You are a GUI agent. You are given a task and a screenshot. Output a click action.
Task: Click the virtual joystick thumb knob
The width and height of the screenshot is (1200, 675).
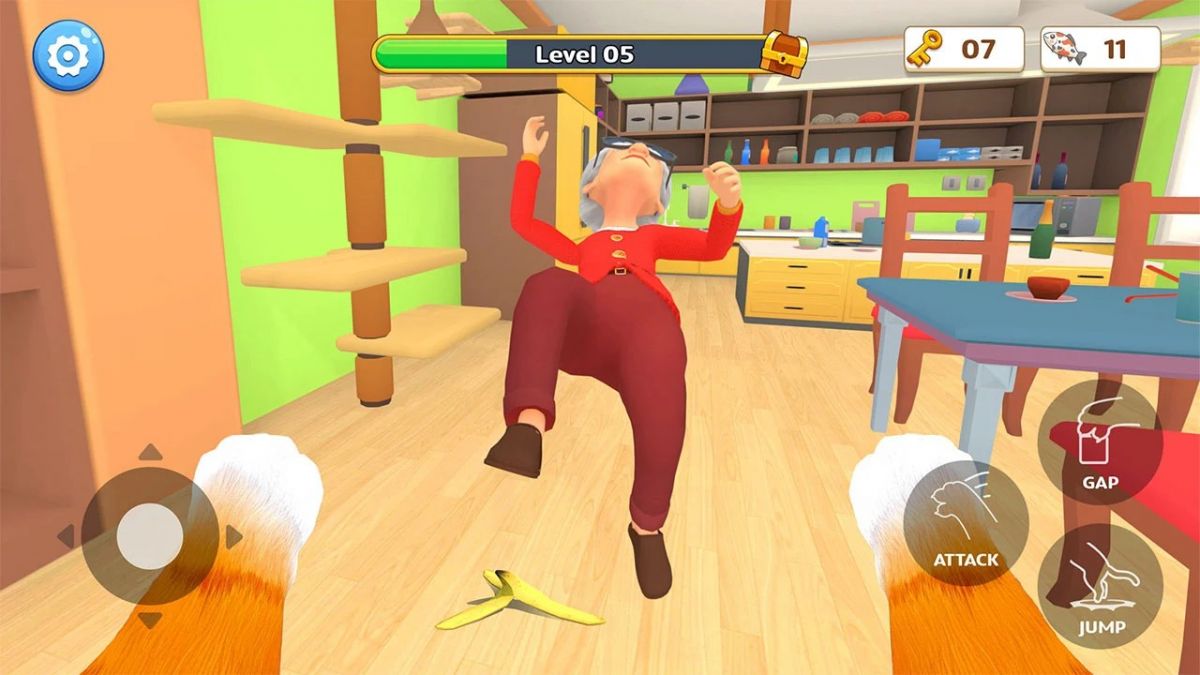click(x=150, y=537)
